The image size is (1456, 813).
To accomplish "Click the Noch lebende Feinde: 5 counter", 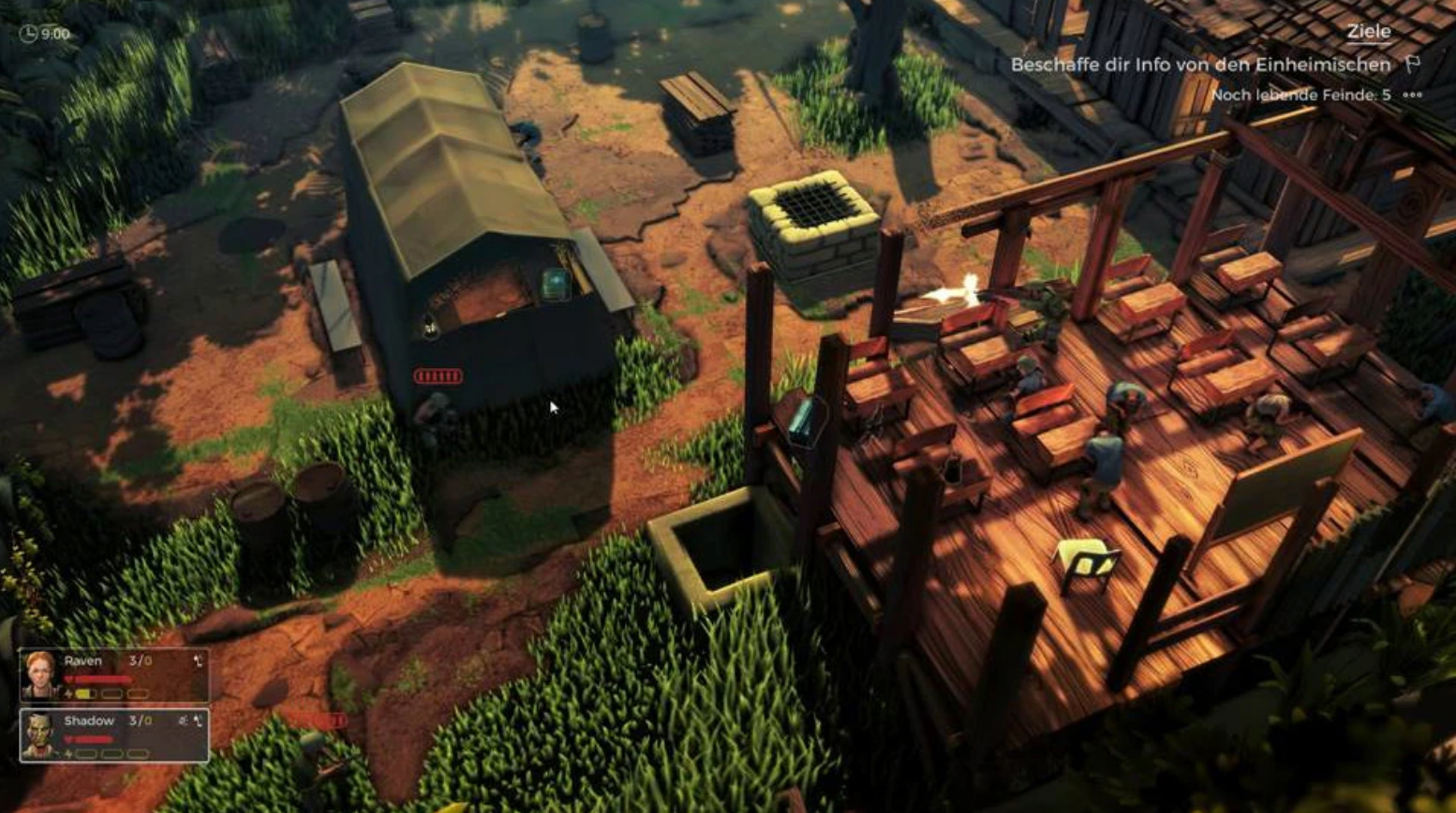I will [1301, 95].
